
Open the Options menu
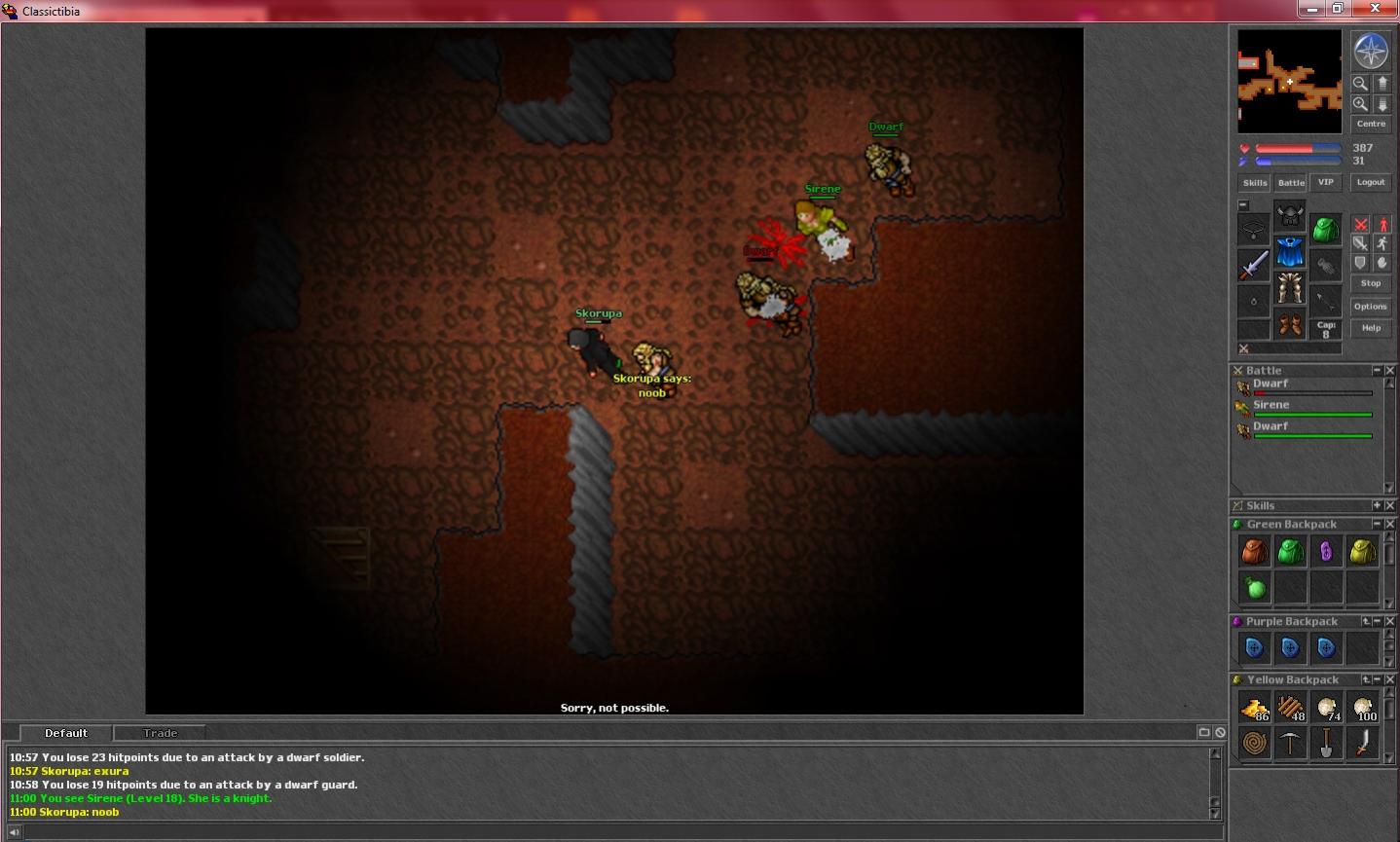point(1371,307)
